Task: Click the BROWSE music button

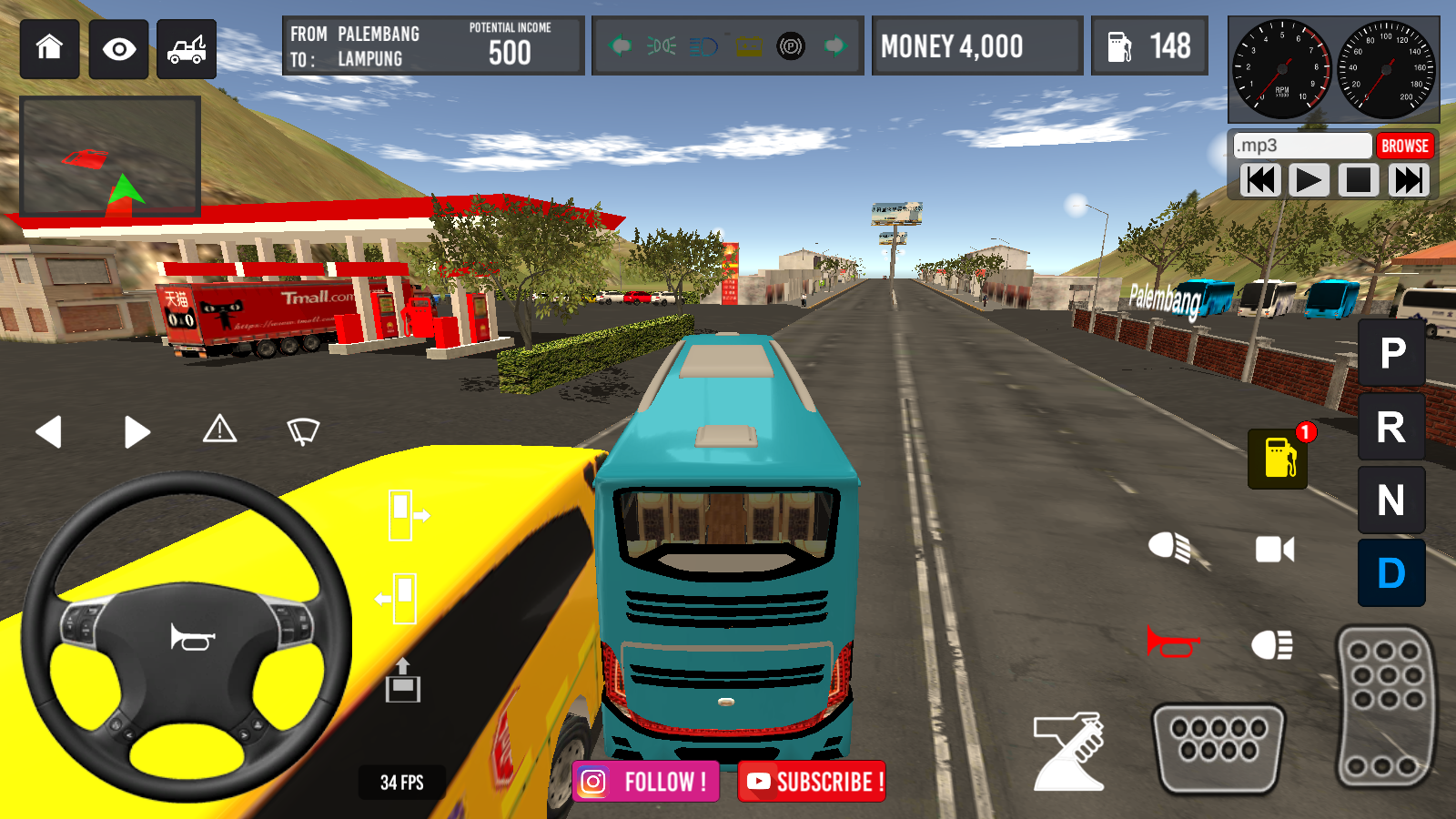Action: pyautogui.click(x=1404, y=146)
